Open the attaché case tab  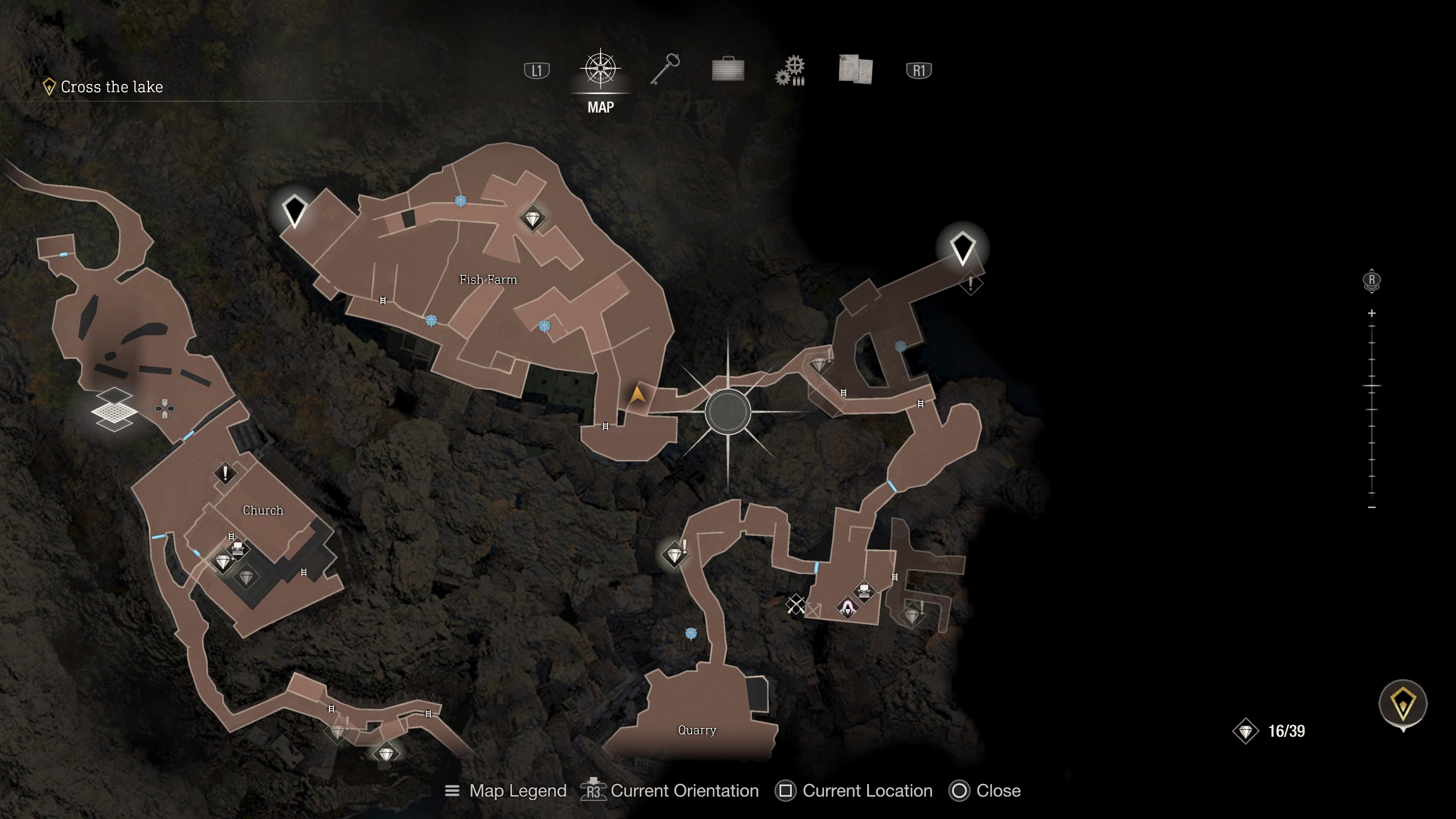[728, 70]
